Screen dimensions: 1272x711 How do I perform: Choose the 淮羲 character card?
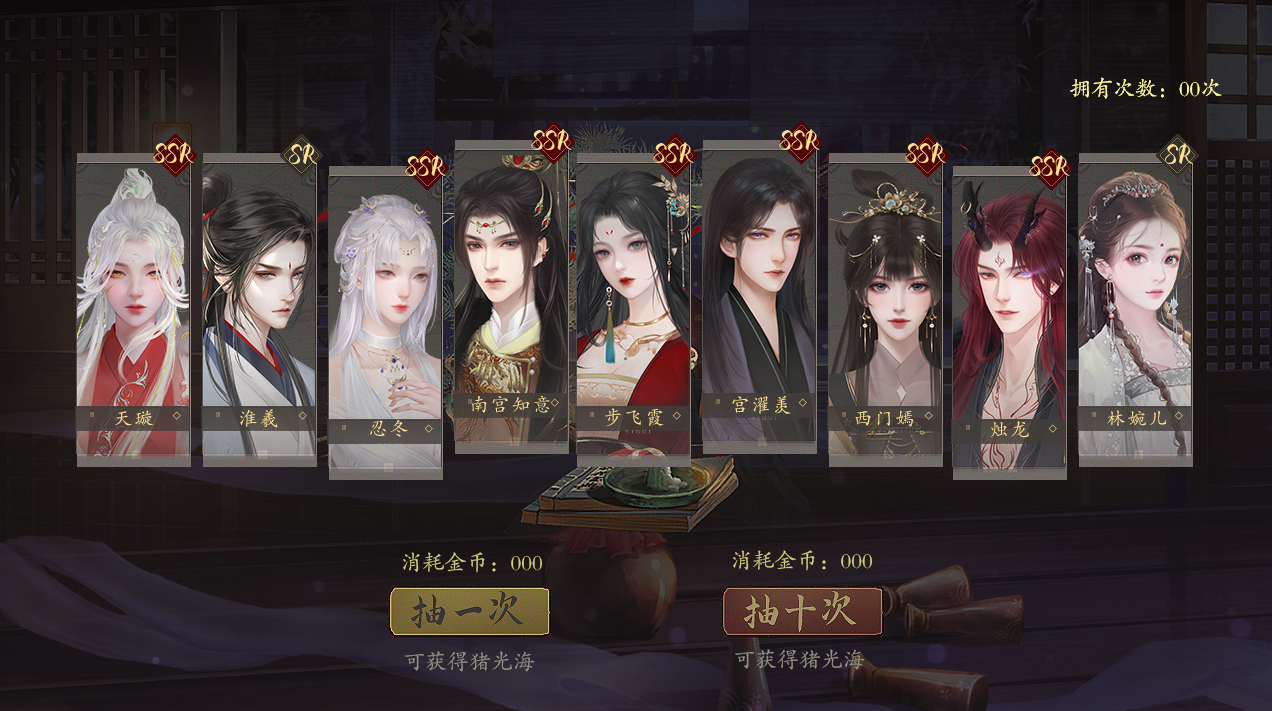pos(259,310)
